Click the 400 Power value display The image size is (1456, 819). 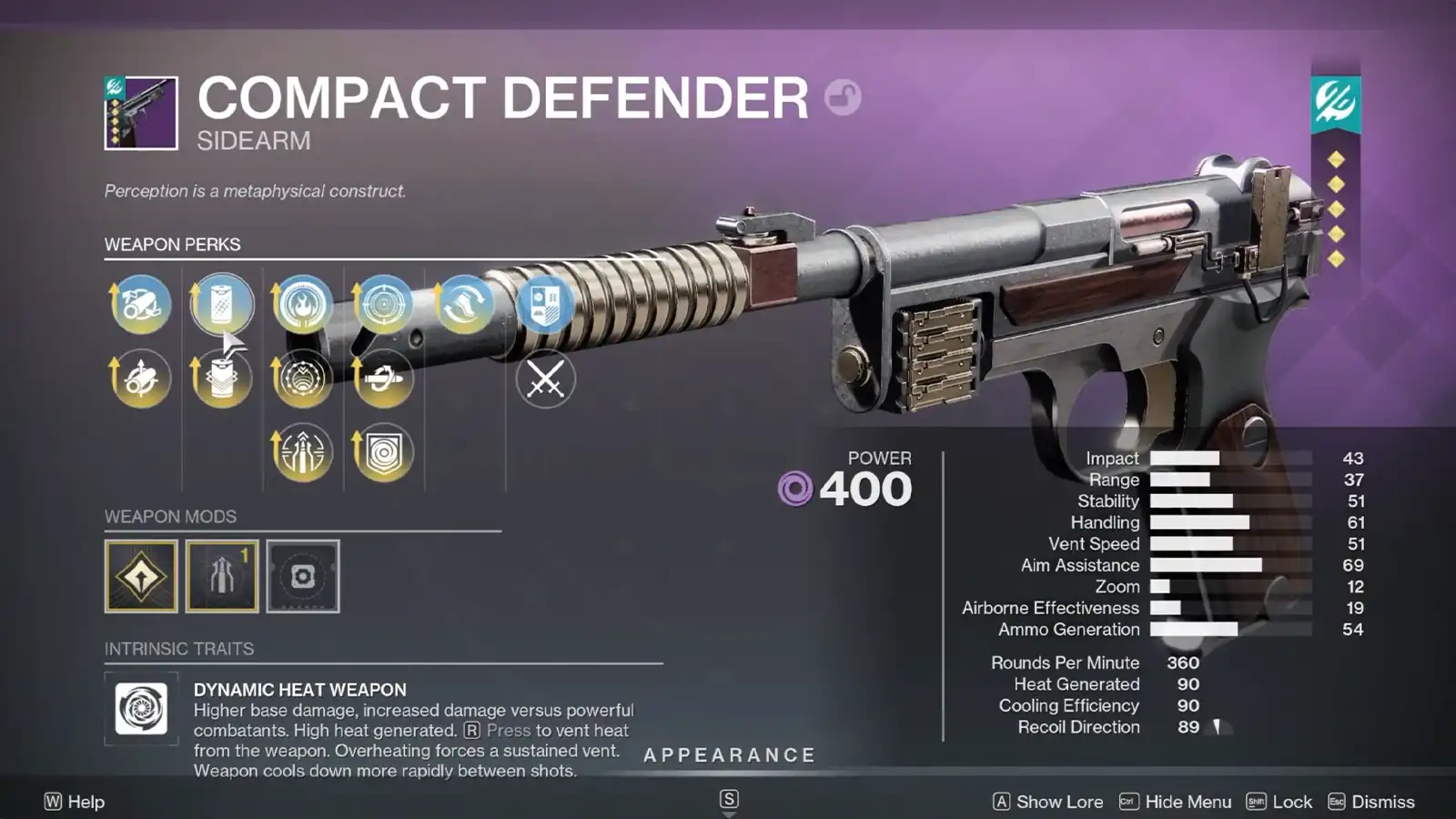865,489
